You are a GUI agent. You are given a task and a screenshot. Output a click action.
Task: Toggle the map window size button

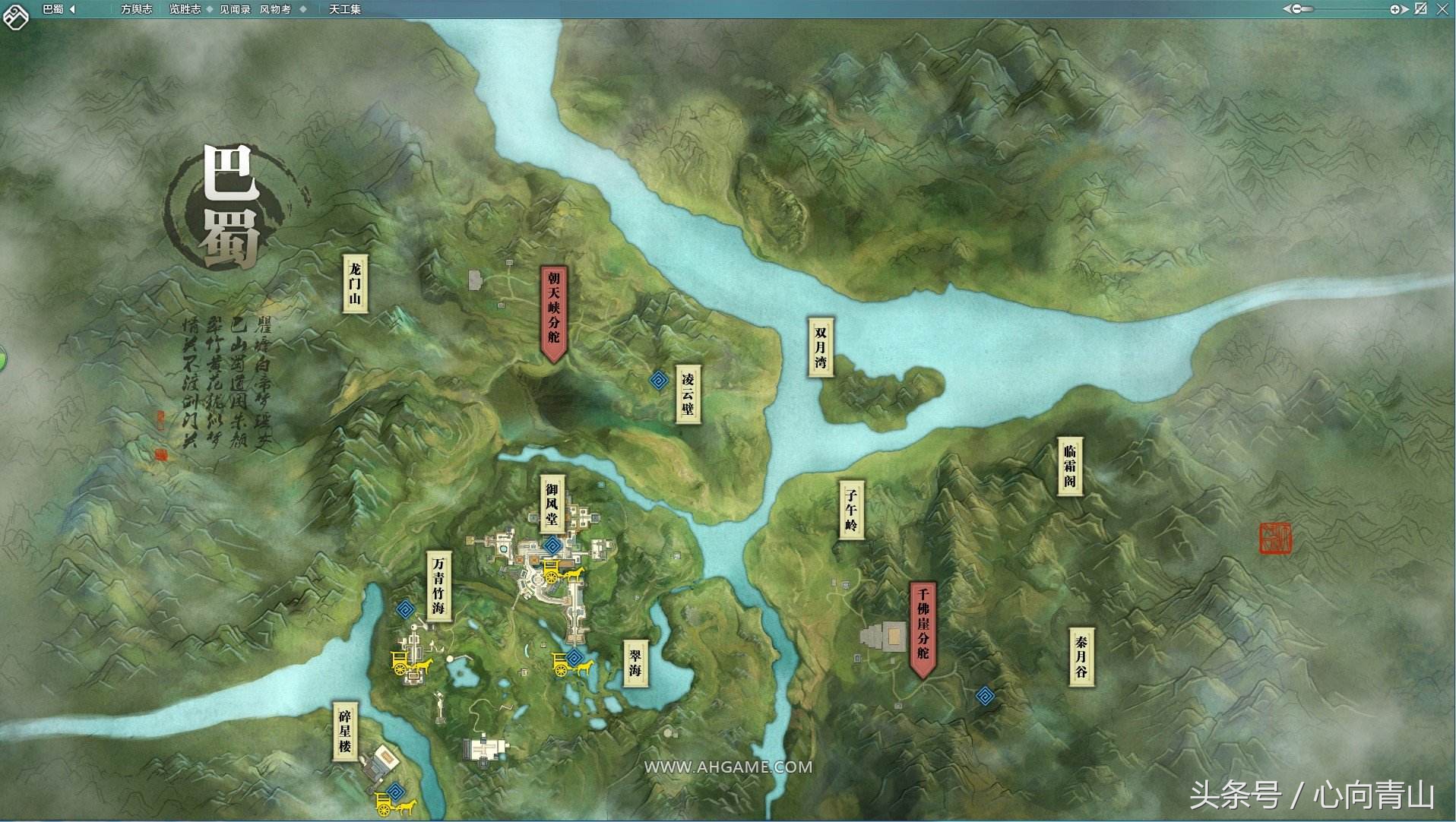pos(1420,9)
